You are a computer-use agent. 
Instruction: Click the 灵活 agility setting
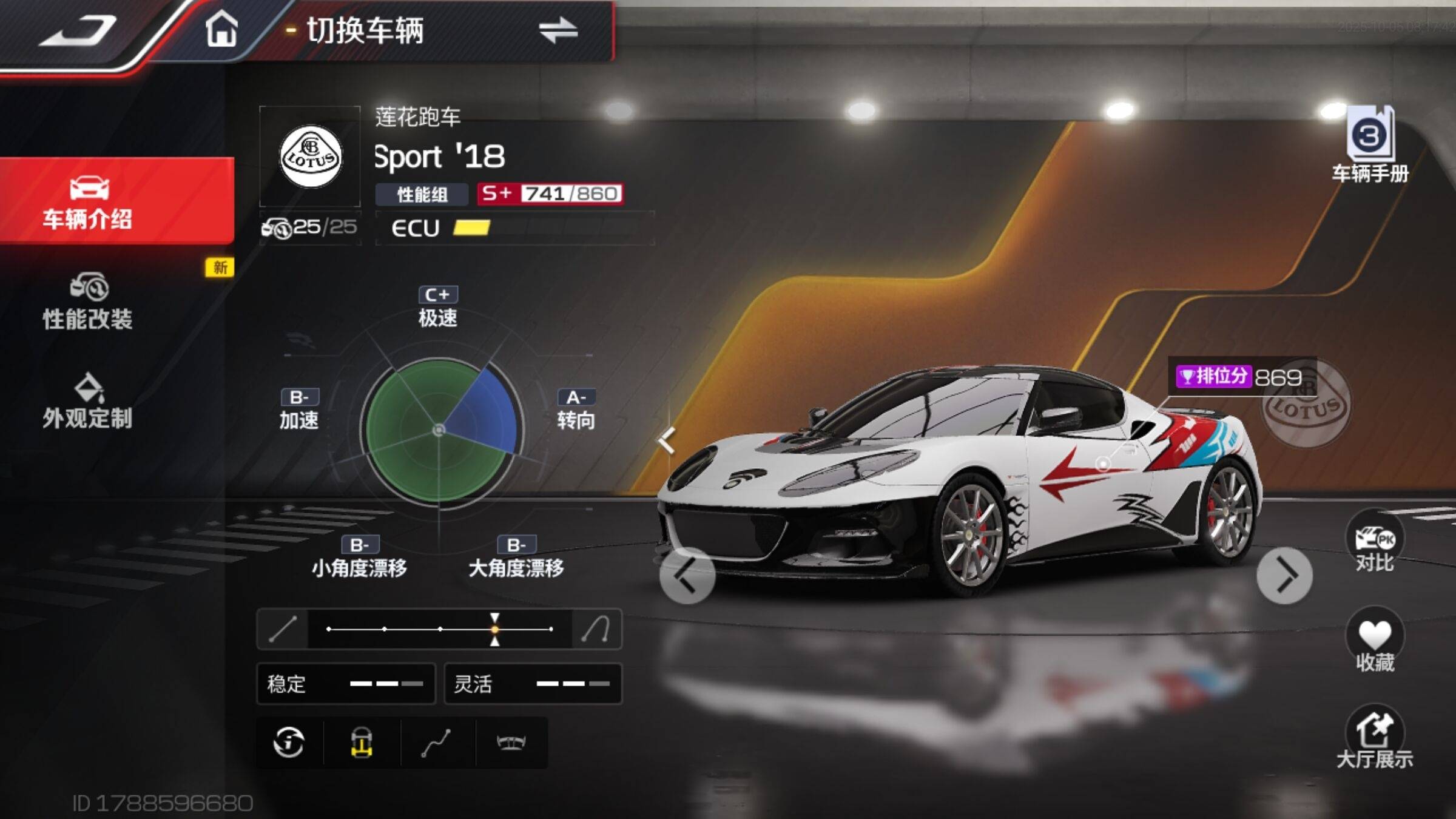tap(533, 684)
